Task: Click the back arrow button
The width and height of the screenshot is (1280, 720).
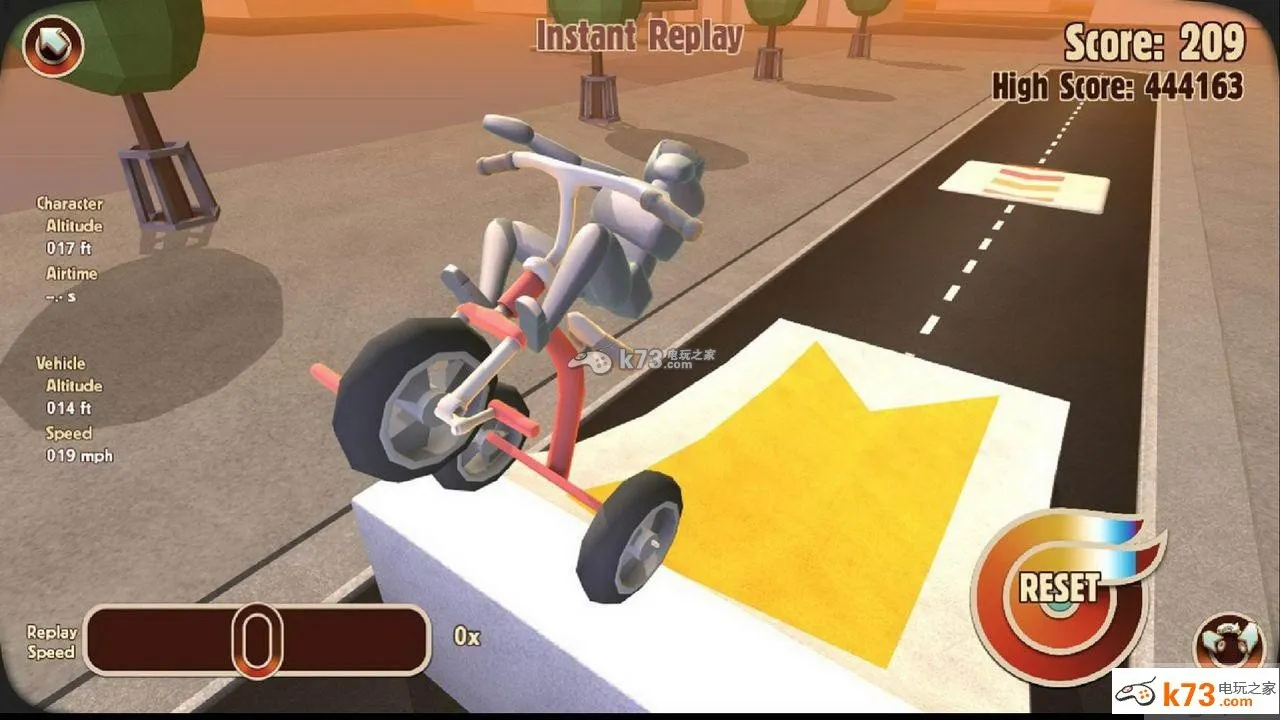Action: [52, 47]
